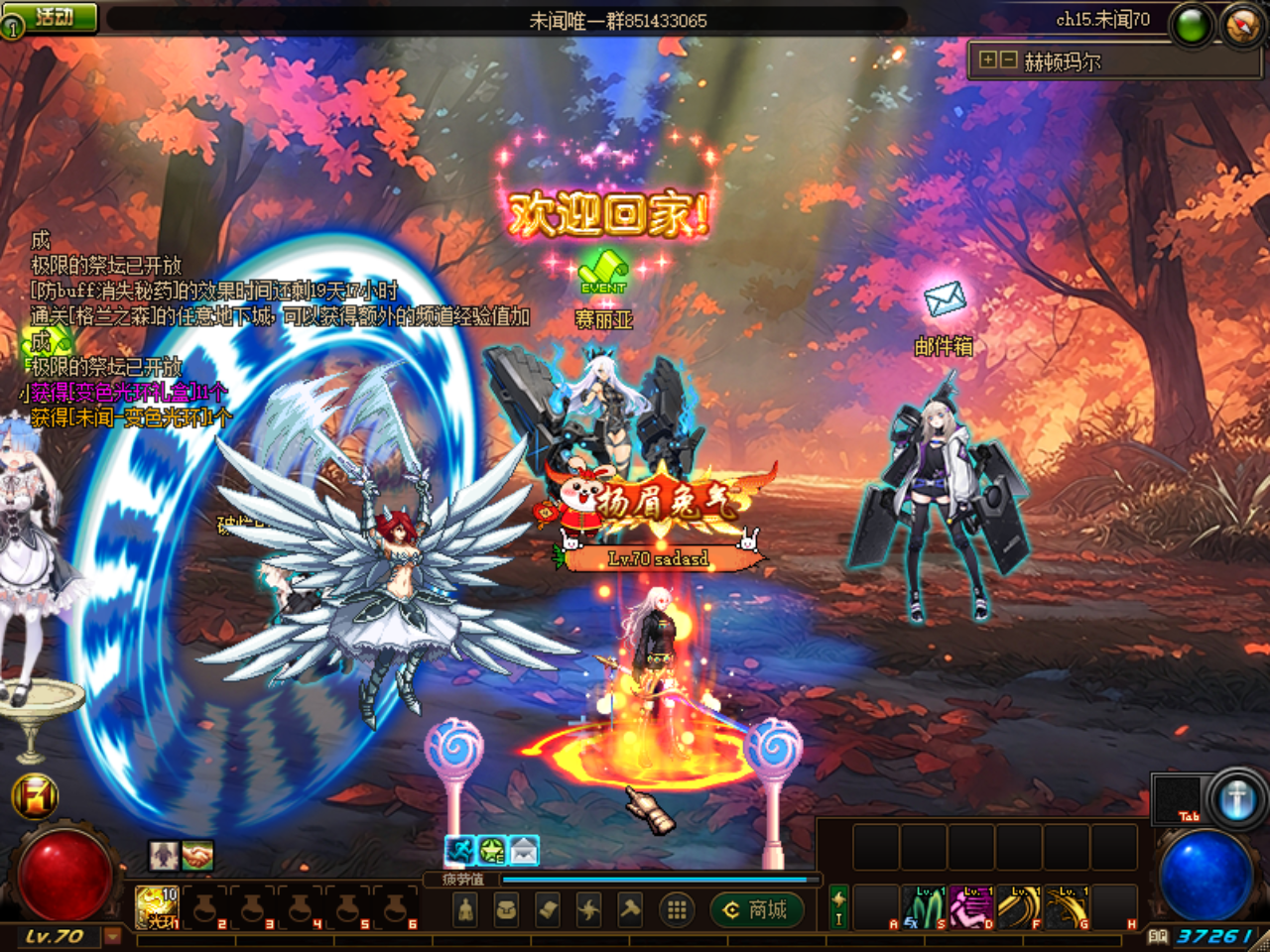Open the full game menu grid icon
1270x952 pixels.
677,908
